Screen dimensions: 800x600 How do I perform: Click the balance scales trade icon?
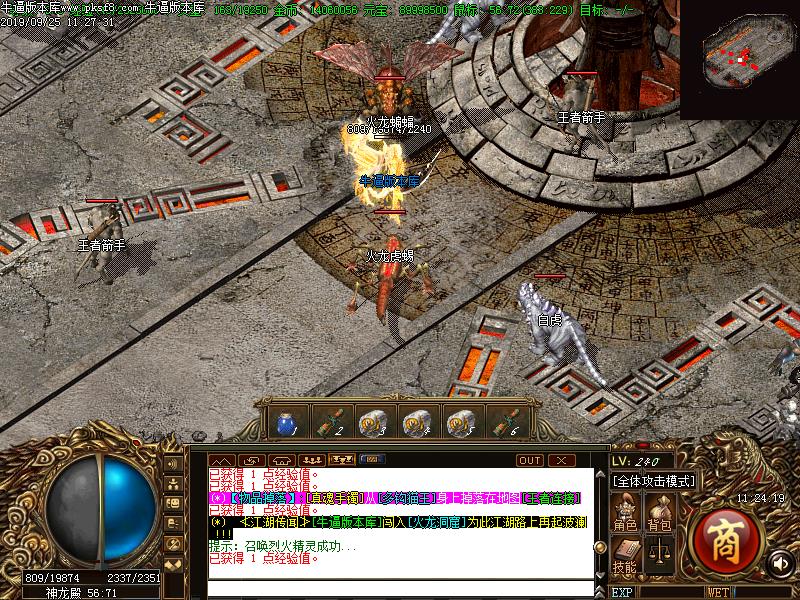coord(659,551)
